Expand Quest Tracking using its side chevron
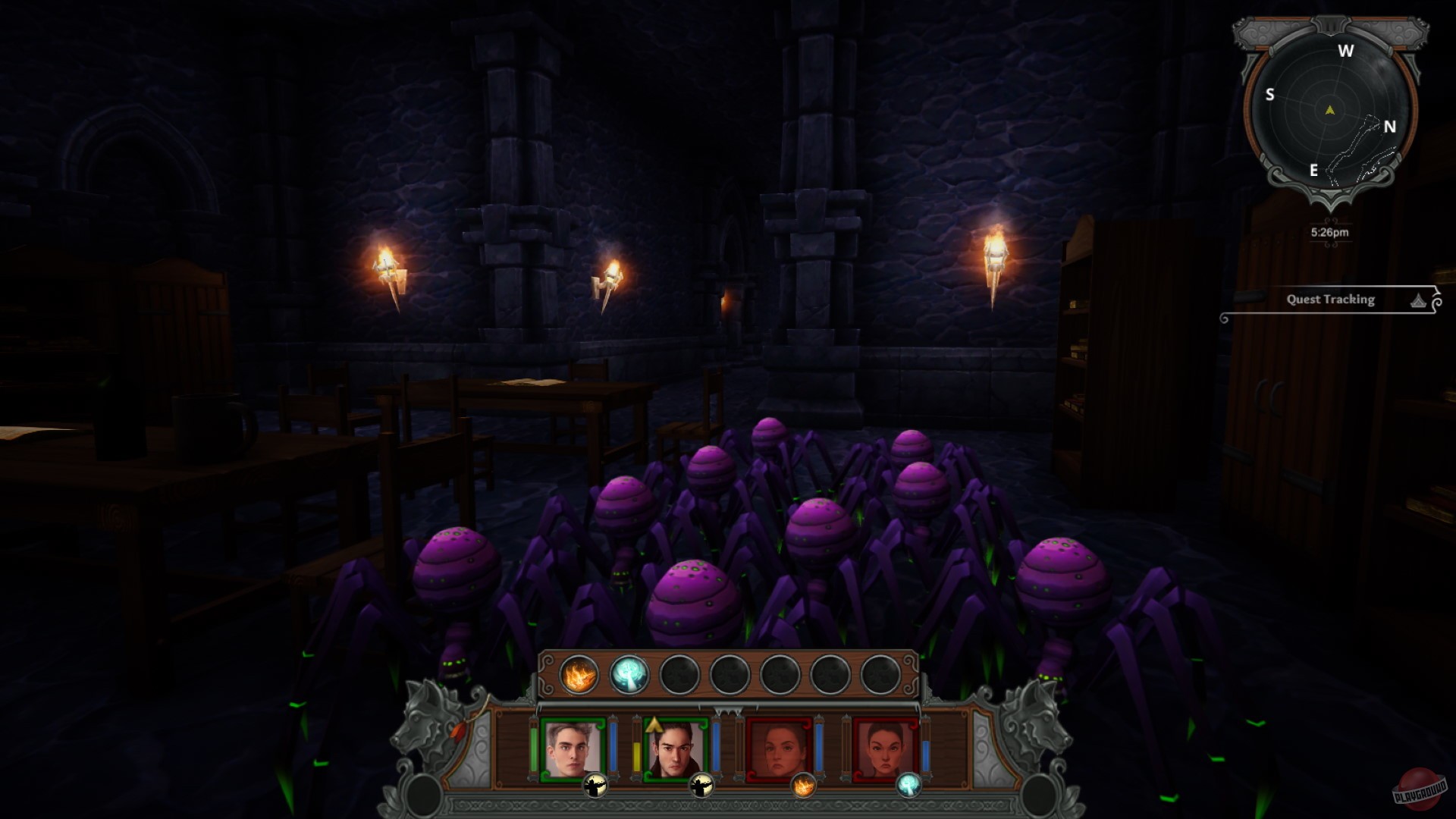The image size is (1456, 819). click(x=1437, y=300)
